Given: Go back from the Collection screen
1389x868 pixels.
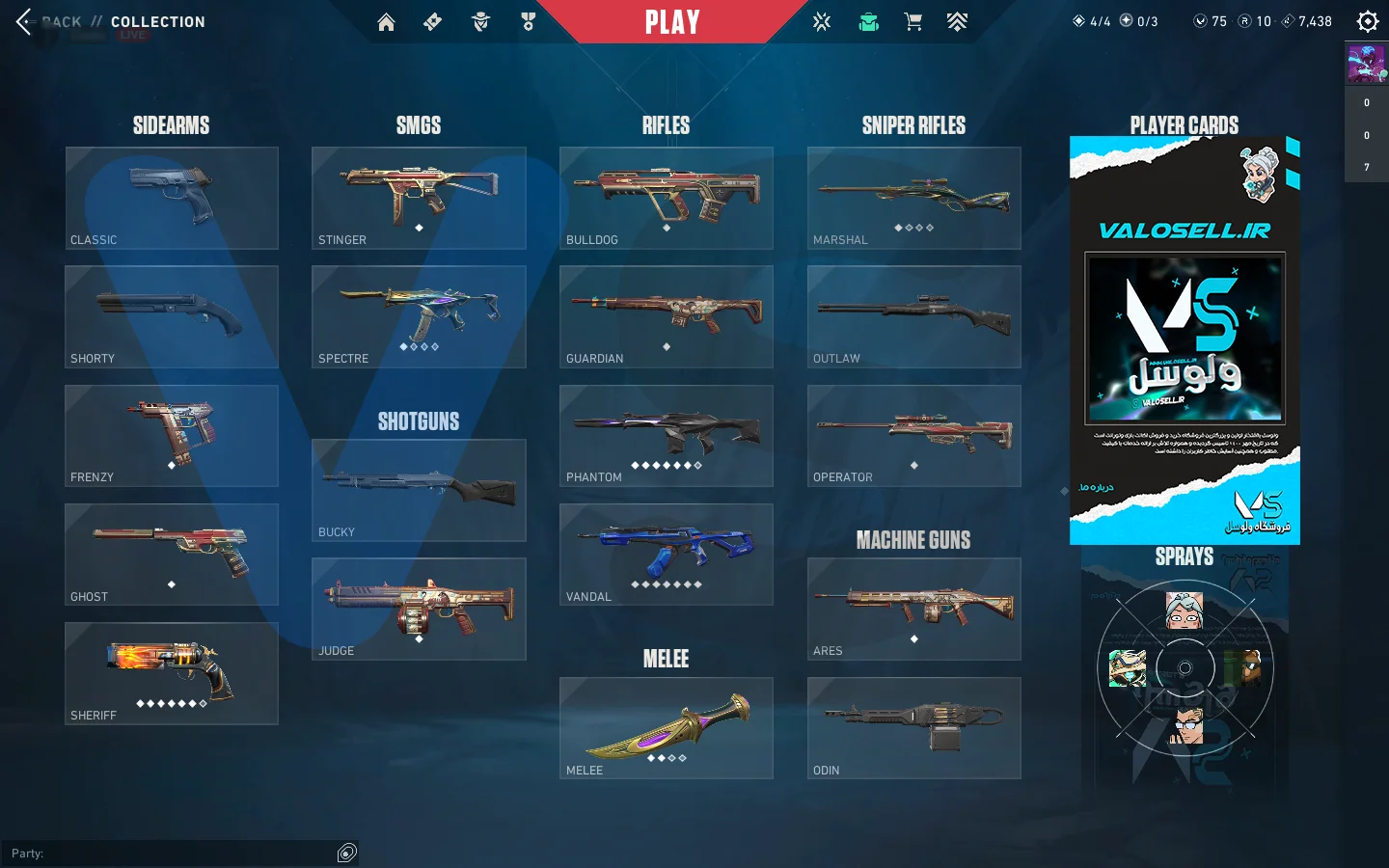Looking at the screenshot, I should [25, 21].
